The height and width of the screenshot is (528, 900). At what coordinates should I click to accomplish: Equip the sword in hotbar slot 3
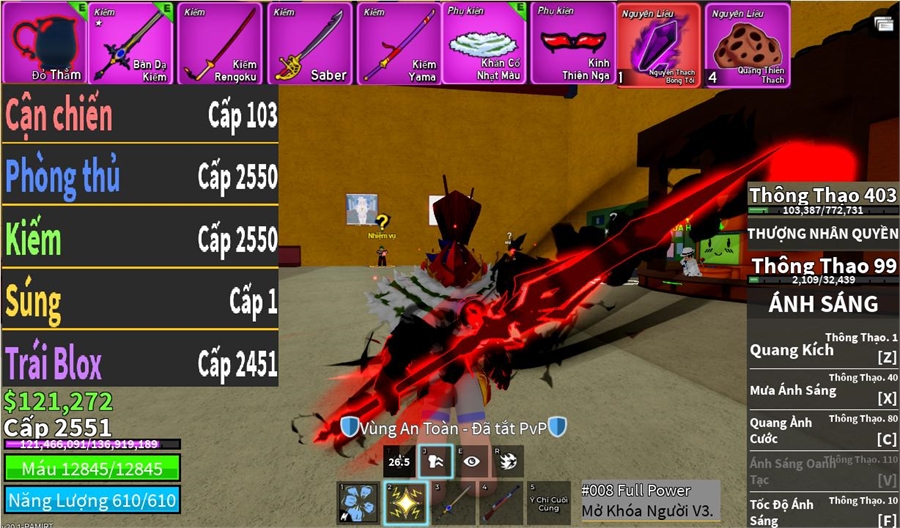pyautogui.click(x=455, y=503)
